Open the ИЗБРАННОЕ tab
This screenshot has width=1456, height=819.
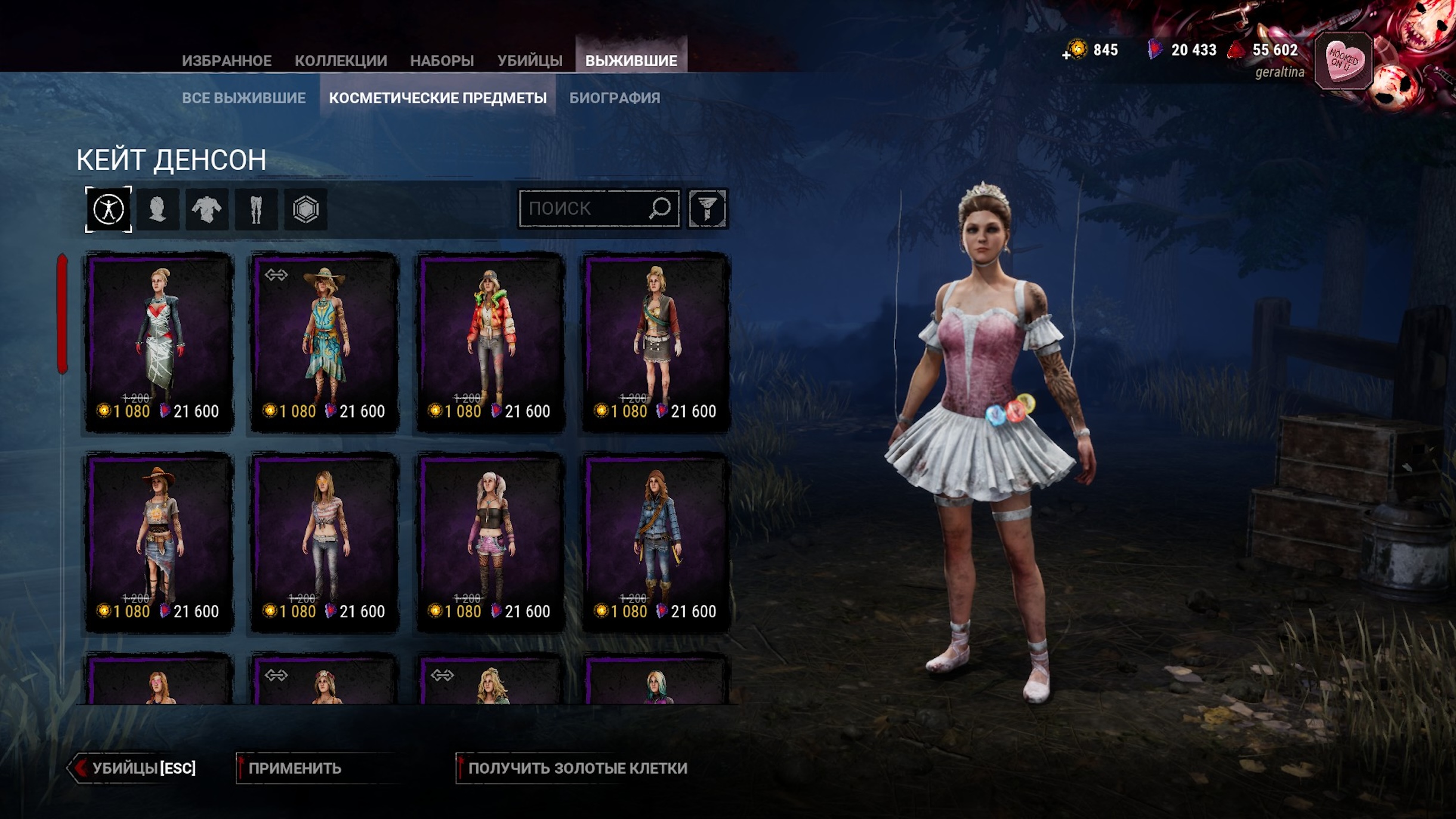click(226, 61)
